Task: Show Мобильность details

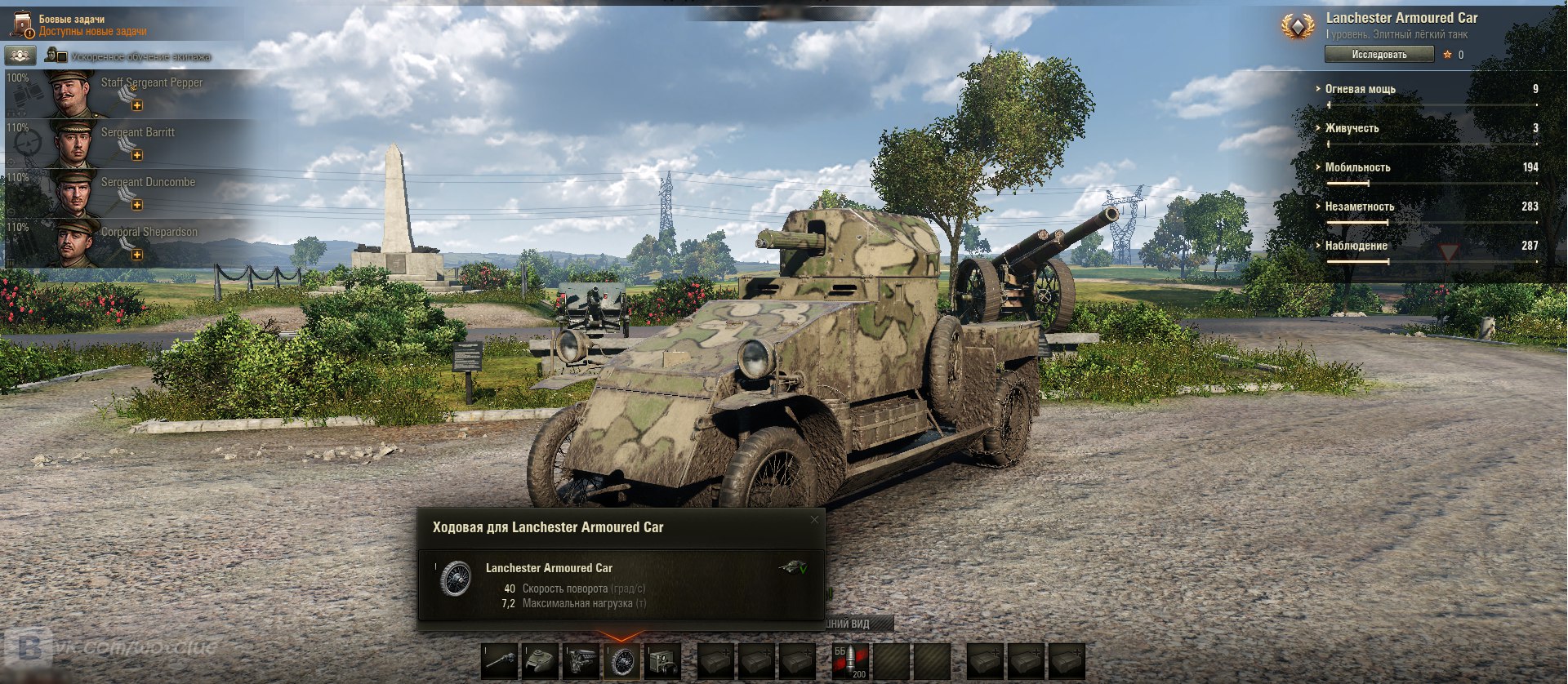Action: pos(1357,167)
